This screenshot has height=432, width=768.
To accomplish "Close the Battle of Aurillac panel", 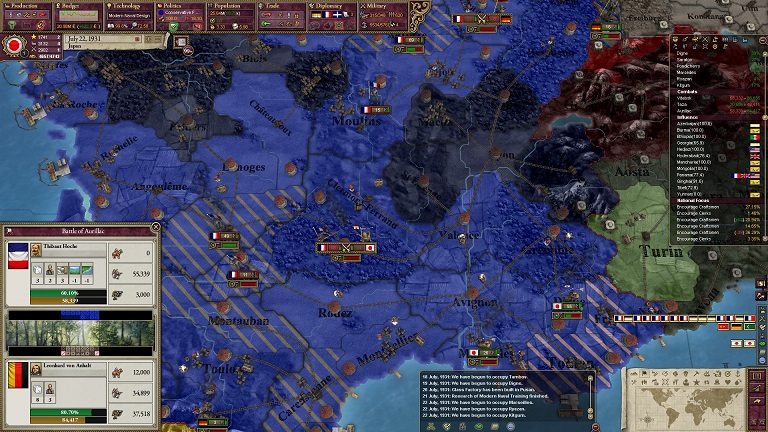I will pyautogui.click(x=155, y=229).
